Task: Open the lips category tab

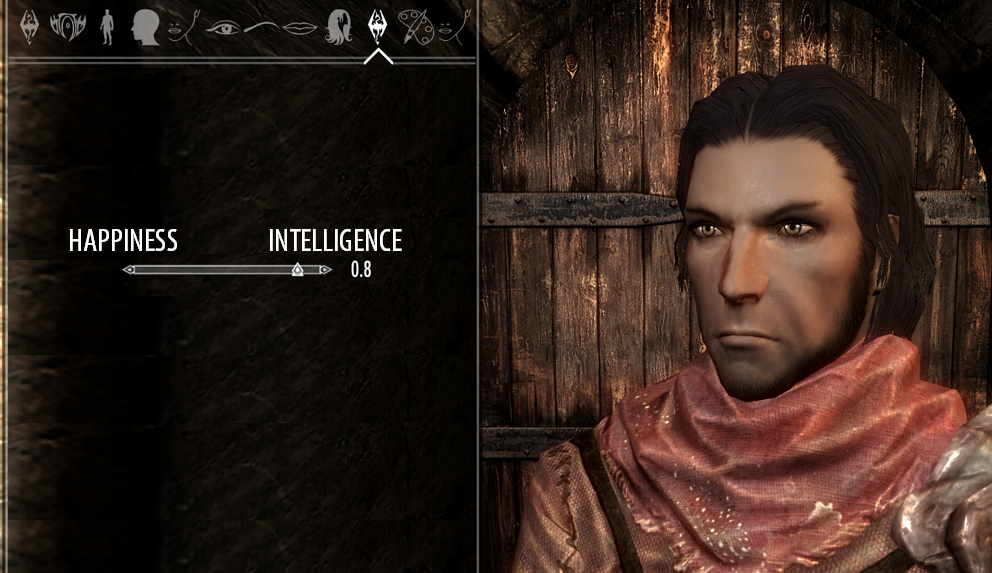Action: click(300, 27)
